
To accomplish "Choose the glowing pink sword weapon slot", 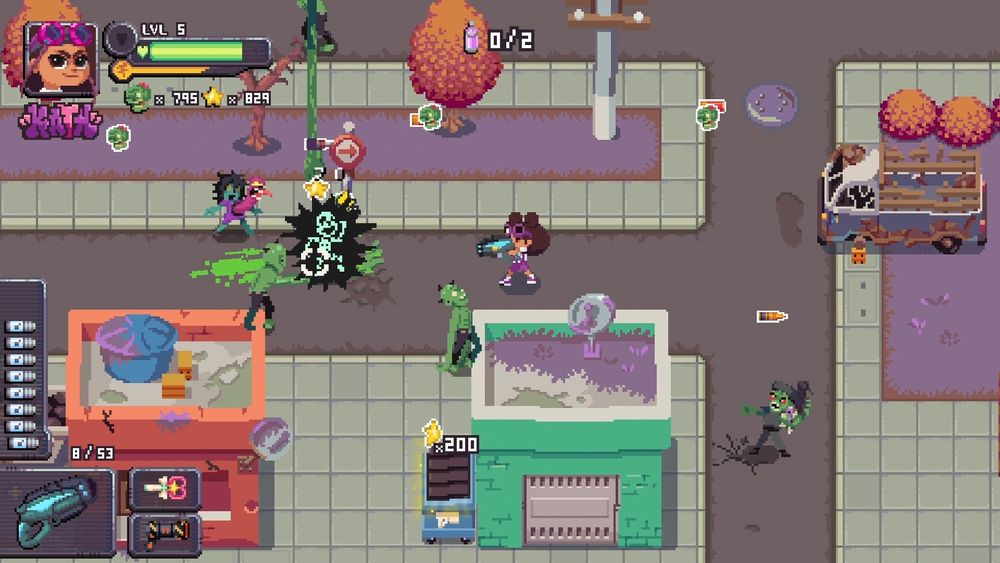I will [165, 488].
